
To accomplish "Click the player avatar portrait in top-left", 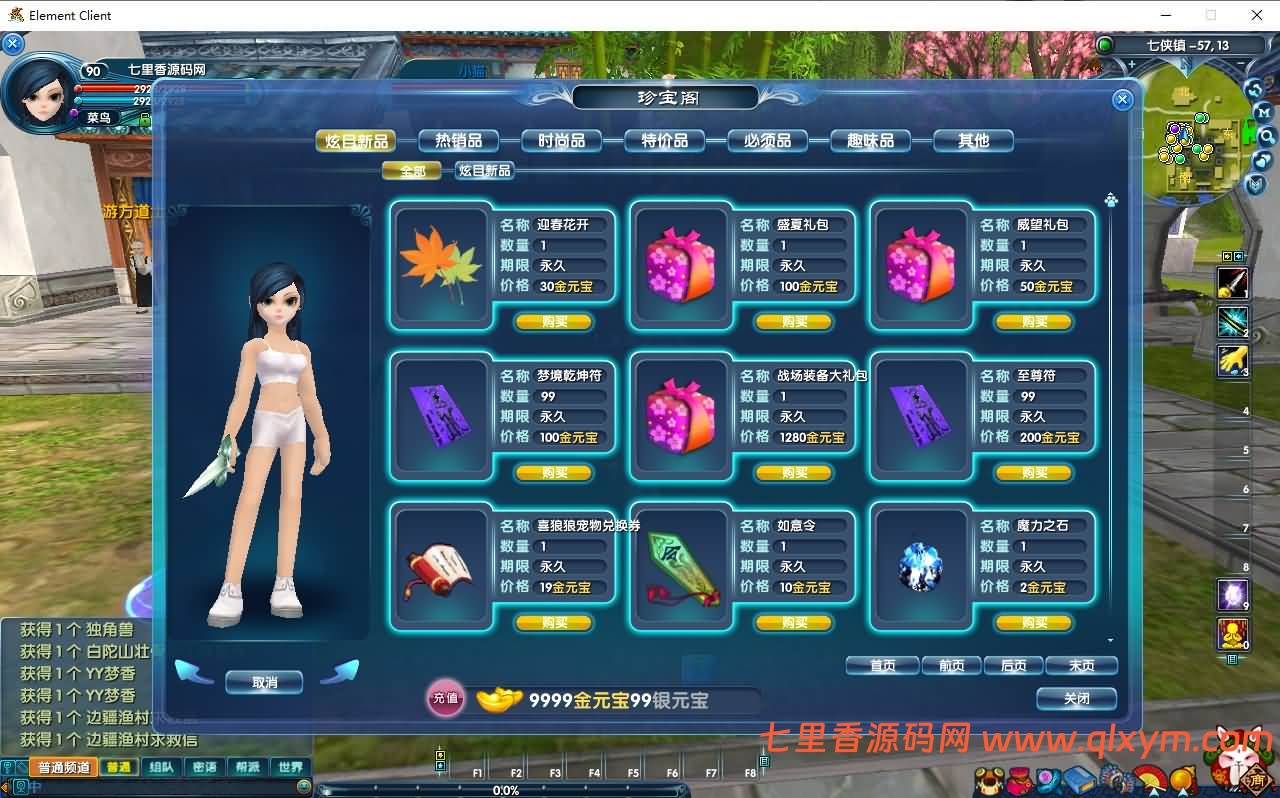I will pyautogui.click(x=42, y=95).
